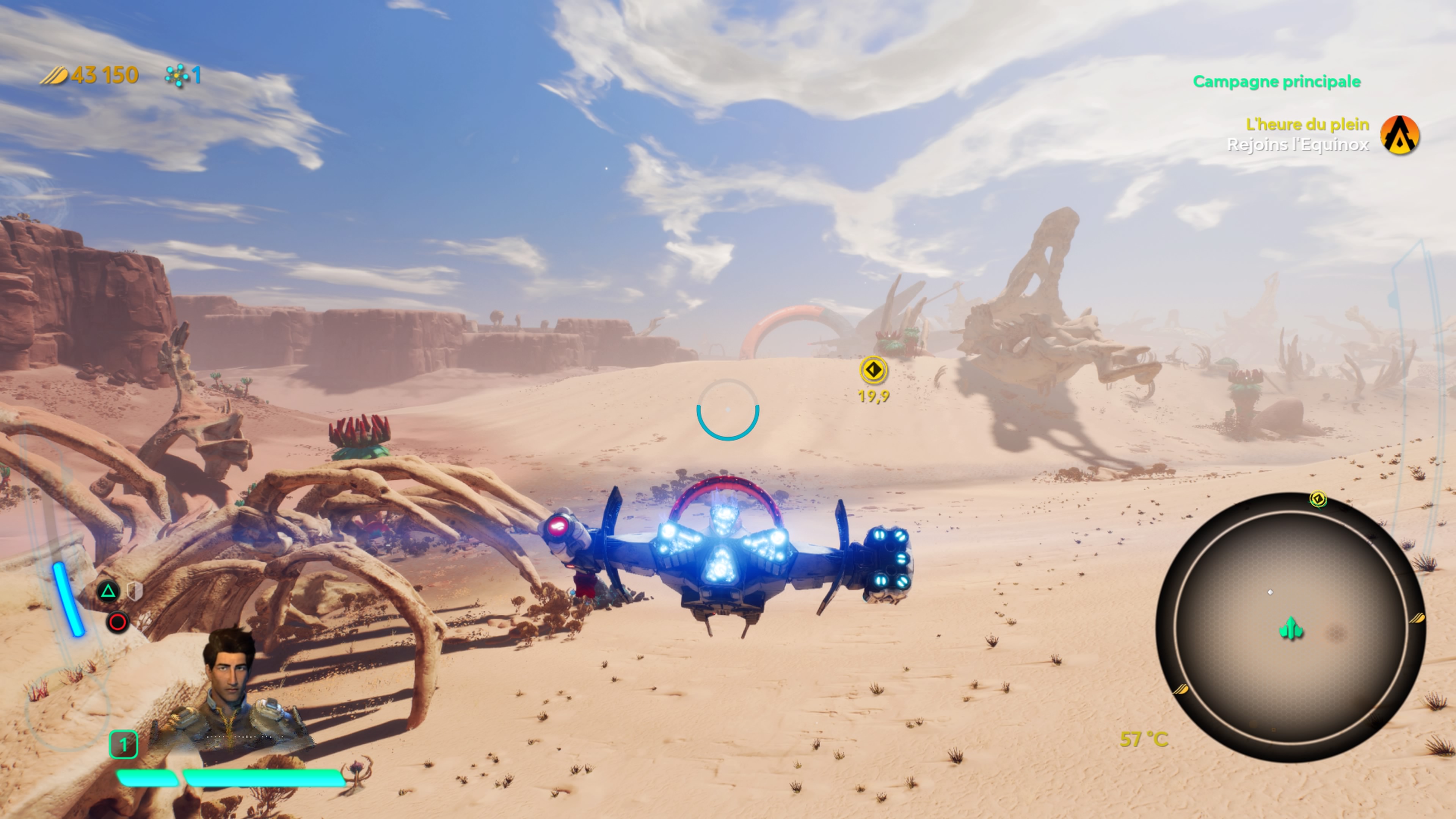Open the Campagne principale heading
Screen dimensions: 1456x819
1276,82
